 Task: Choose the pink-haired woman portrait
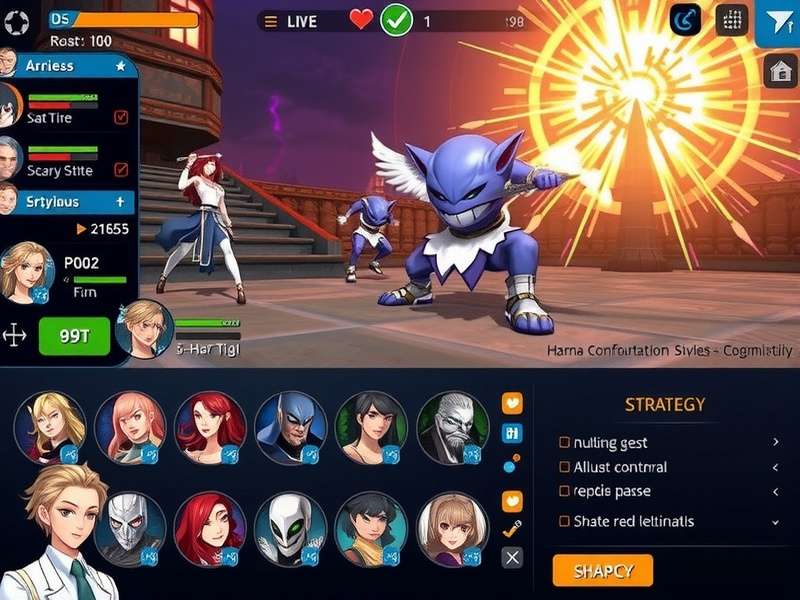coord(130,428)
